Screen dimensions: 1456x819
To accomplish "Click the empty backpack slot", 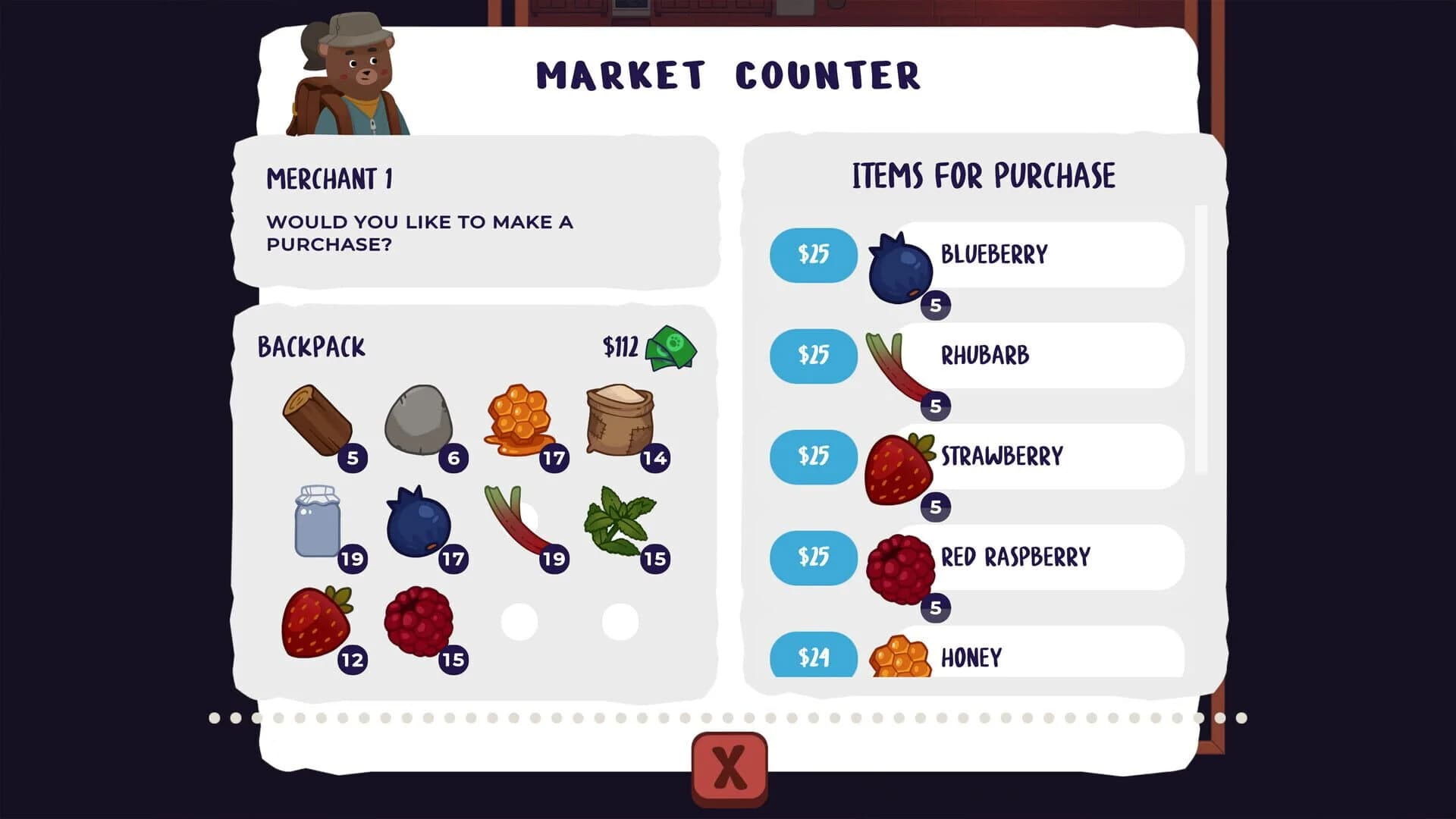I will tap(519, 622).
